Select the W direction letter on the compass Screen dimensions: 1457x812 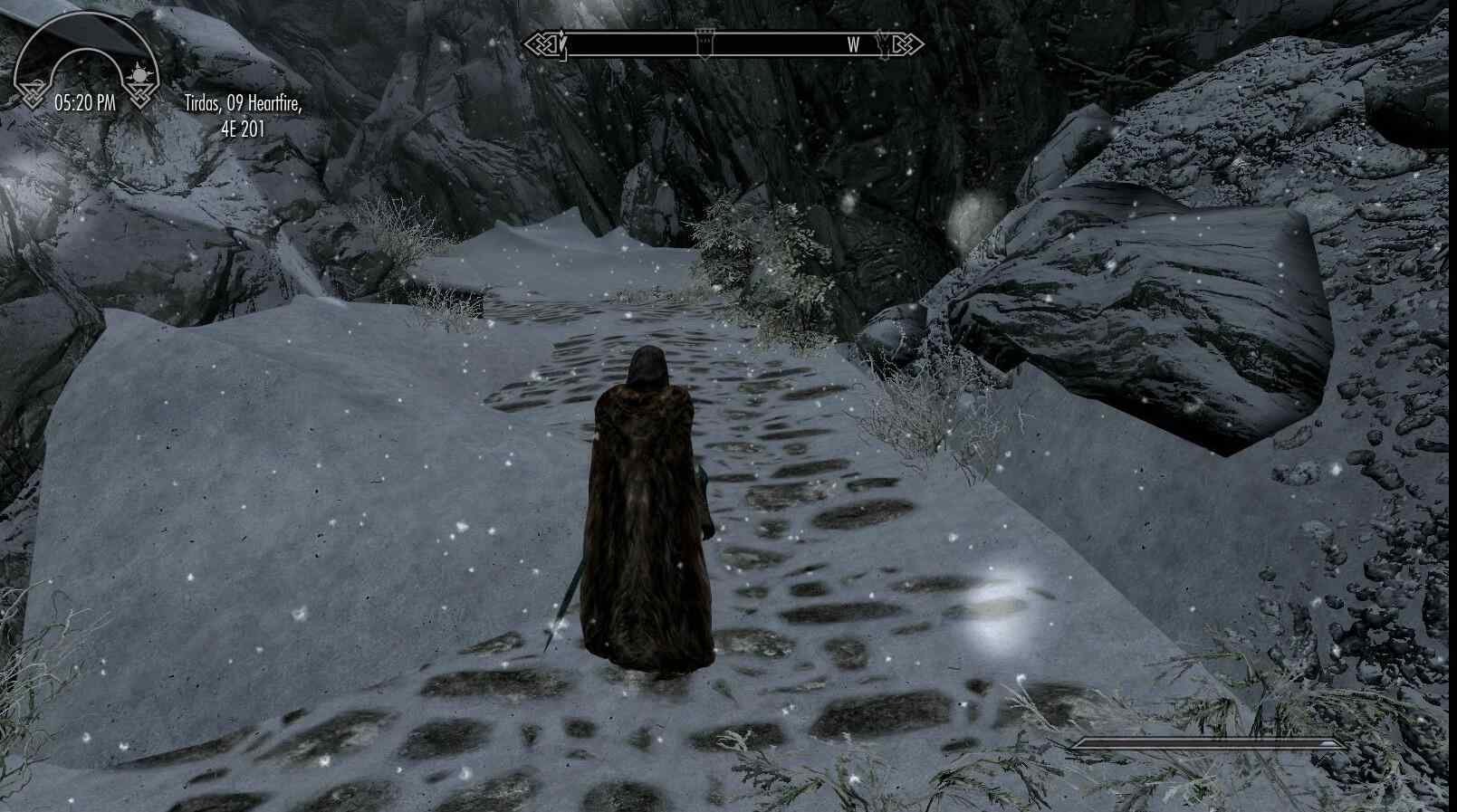[x=853, y=43]
